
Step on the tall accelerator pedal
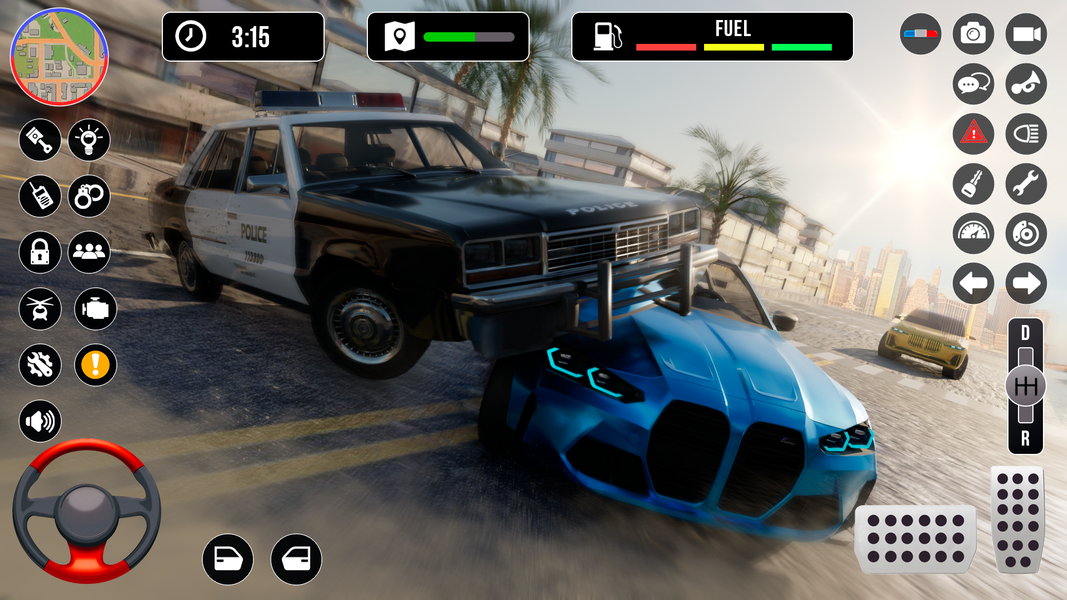pos(1017,519)
